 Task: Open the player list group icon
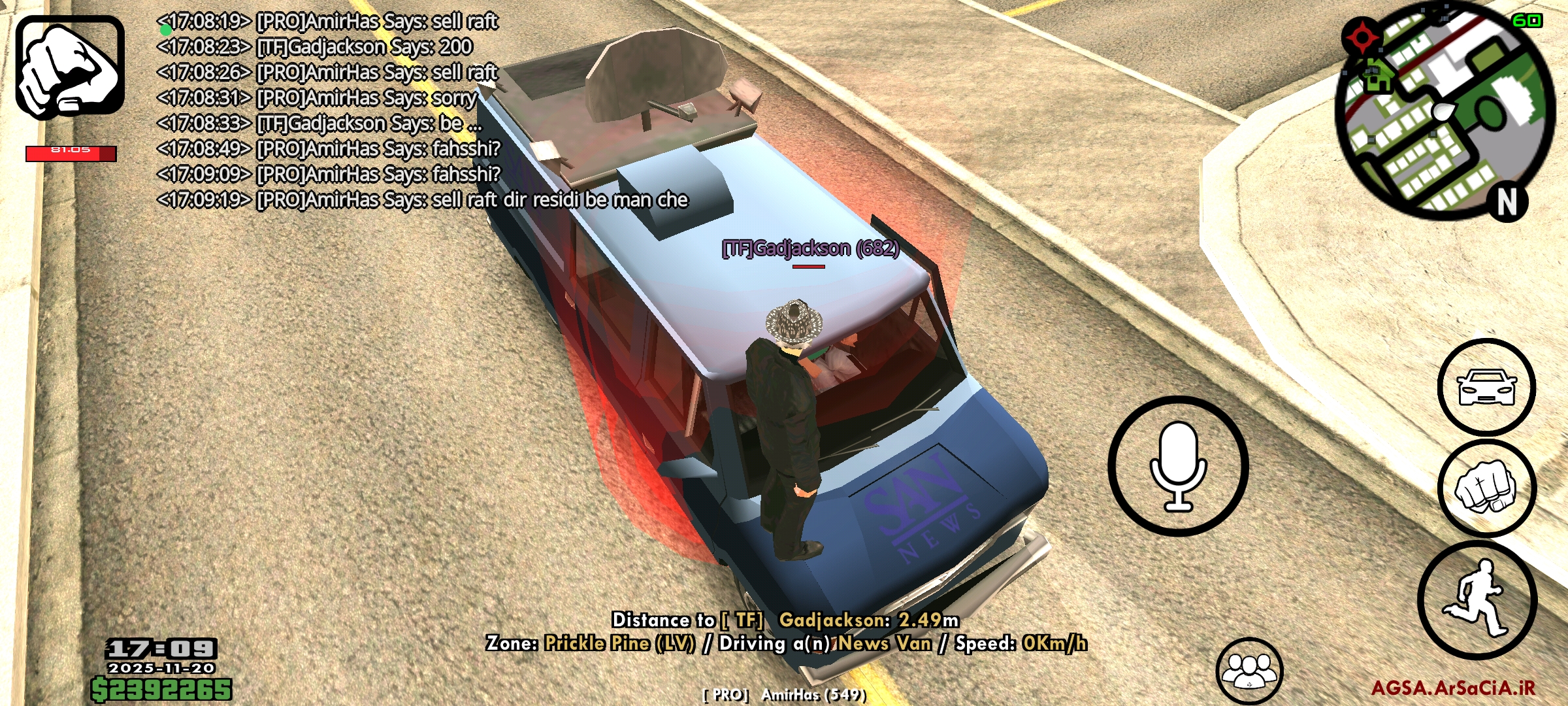1249,671
